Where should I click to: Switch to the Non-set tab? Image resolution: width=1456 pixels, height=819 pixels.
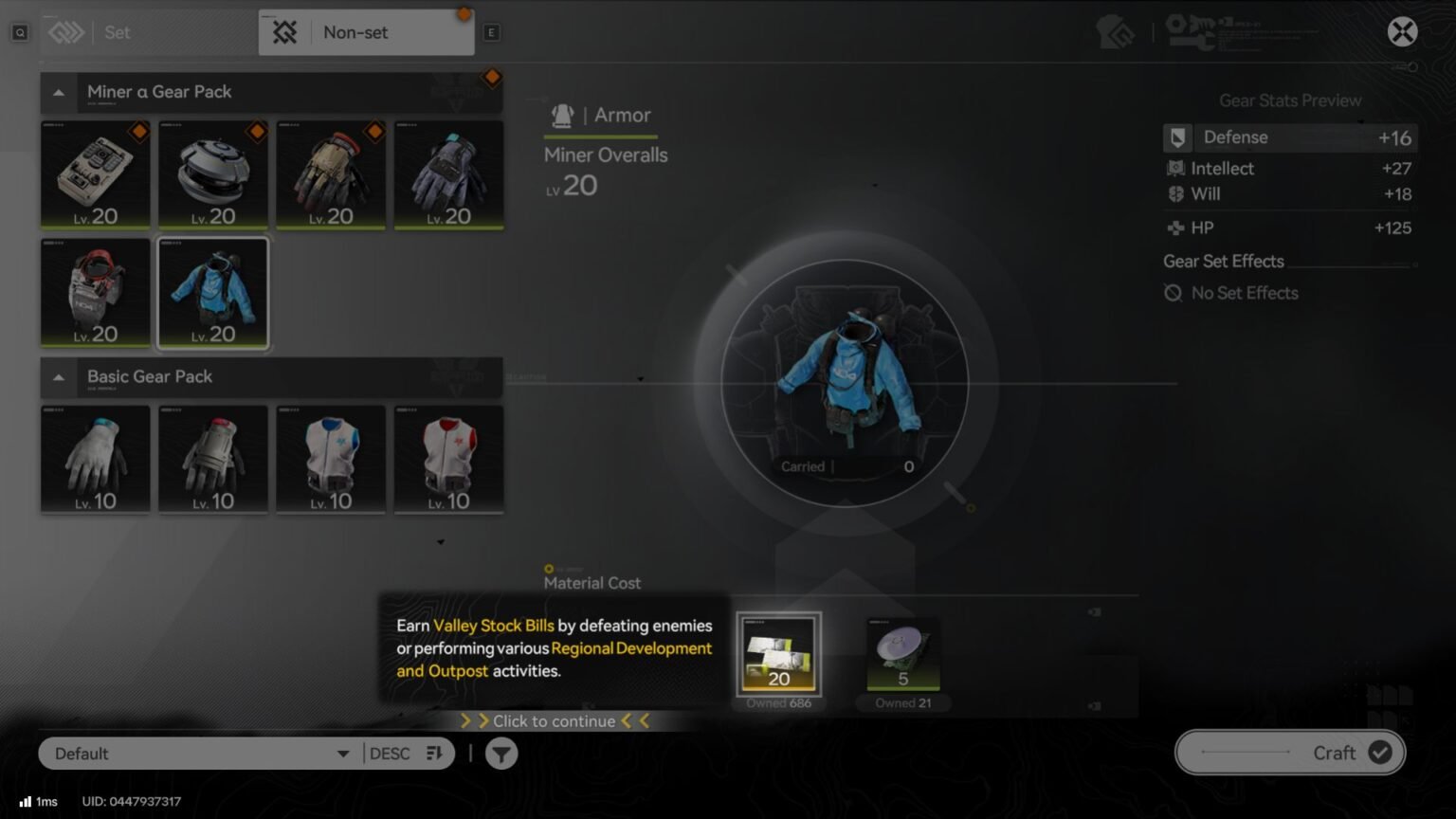pyautogui.click(x=355, y=31)
